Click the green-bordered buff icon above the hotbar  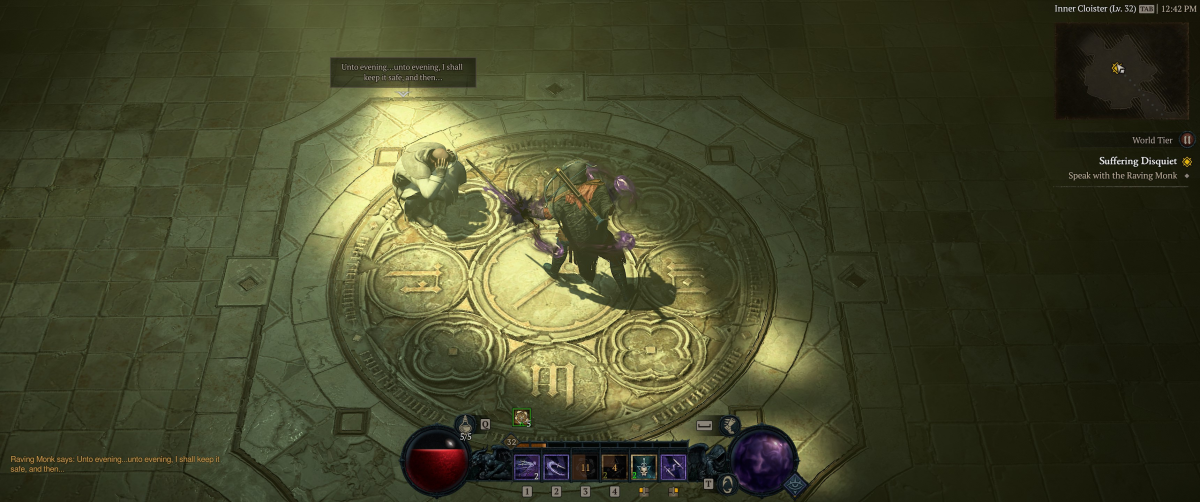click(x=522, y=418)
